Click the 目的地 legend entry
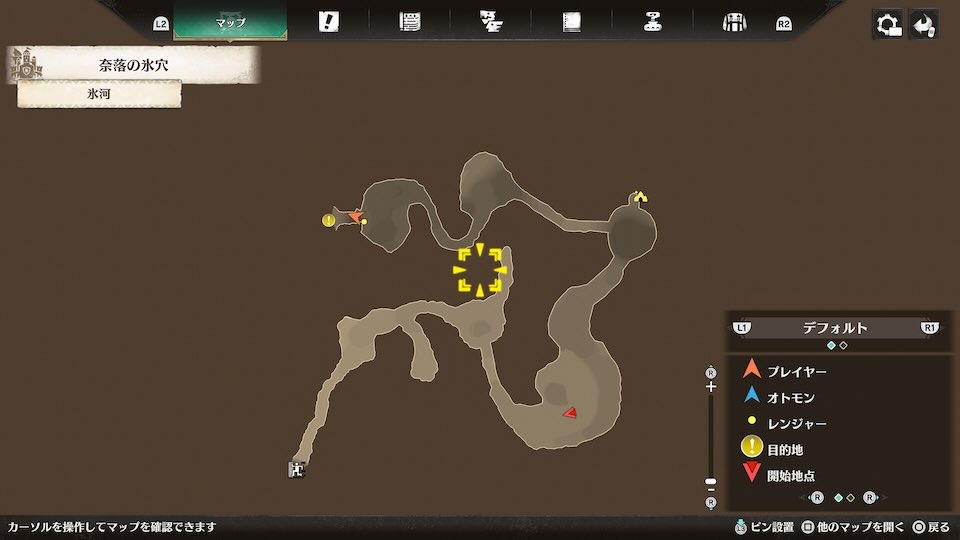Image resolution: width=960 pixels, height=540 pixels. [x=784, y=450]
